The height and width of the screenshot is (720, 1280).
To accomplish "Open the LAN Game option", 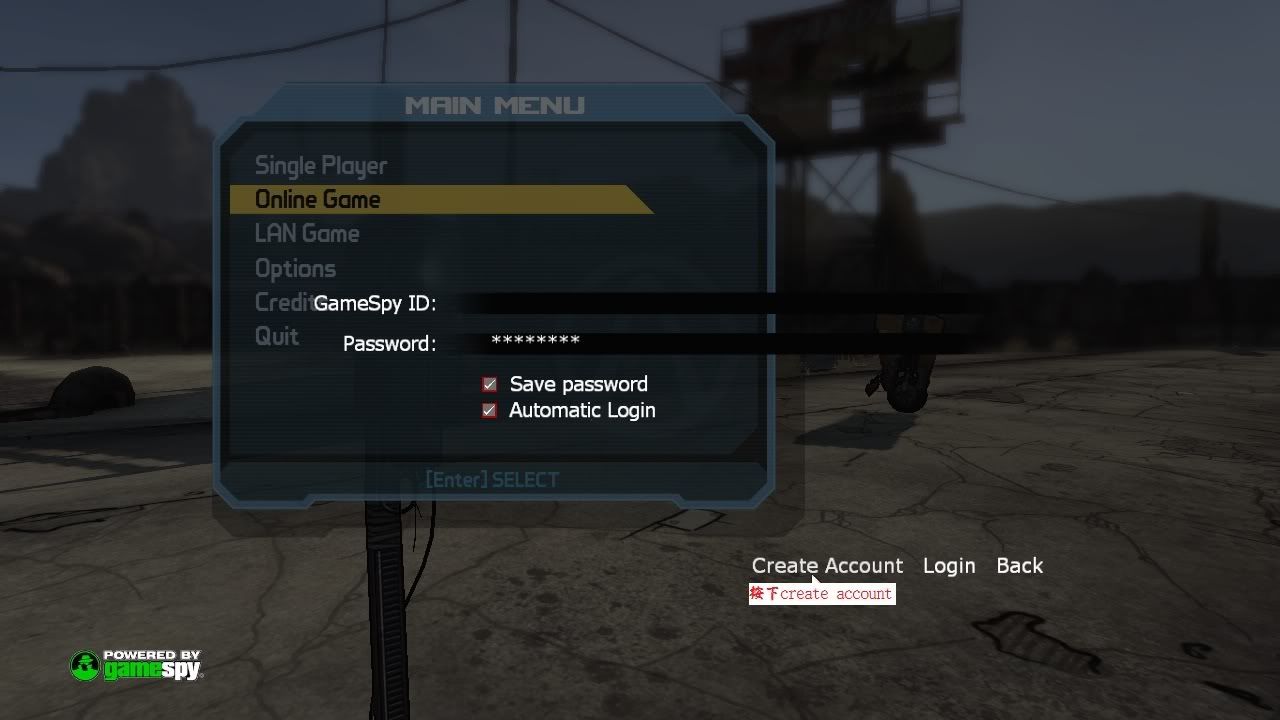I will point(307,234).
